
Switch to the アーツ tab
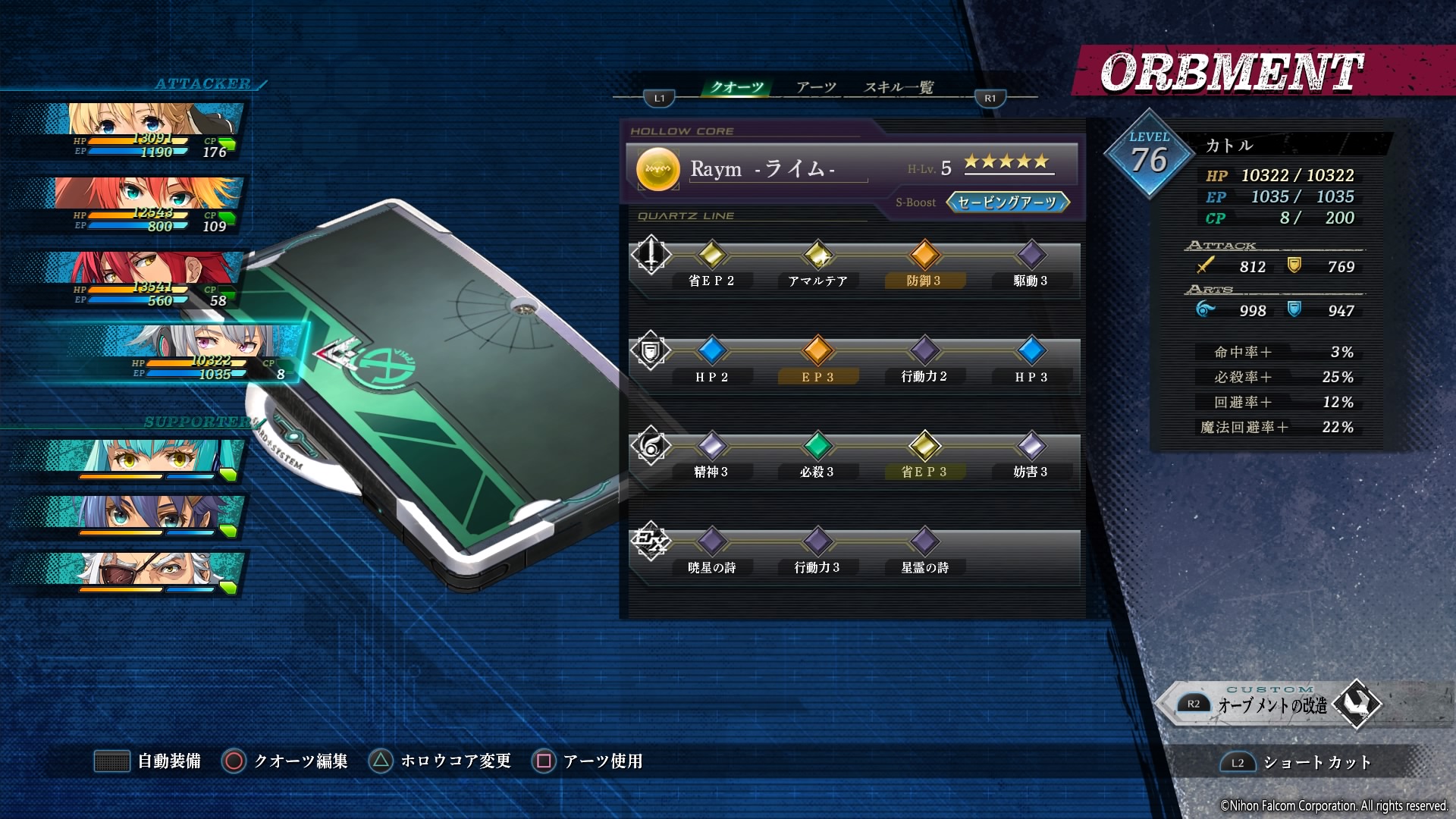click(x=816, y=87)
